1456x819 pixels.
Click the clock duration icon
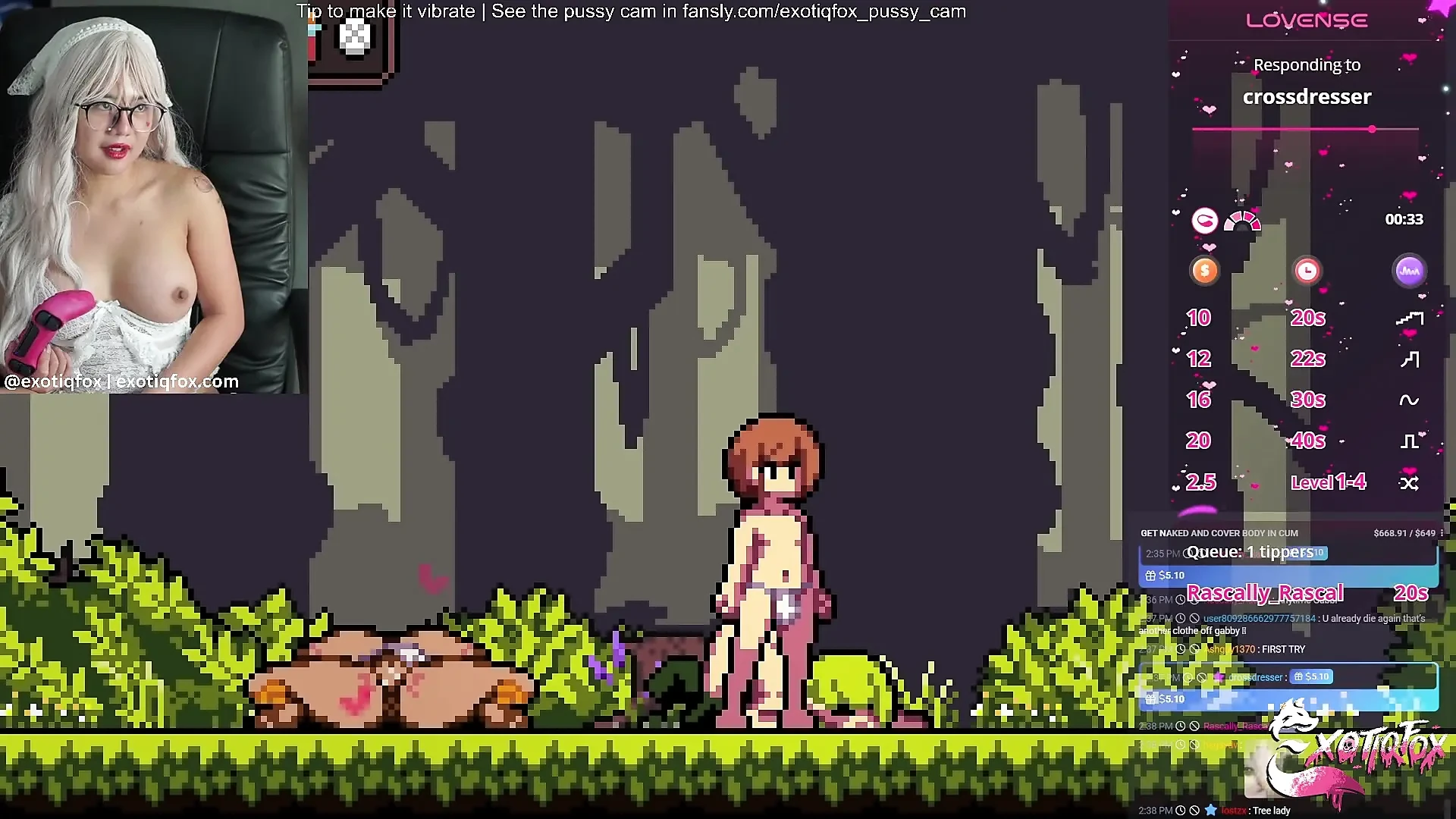click(1307, 271)
